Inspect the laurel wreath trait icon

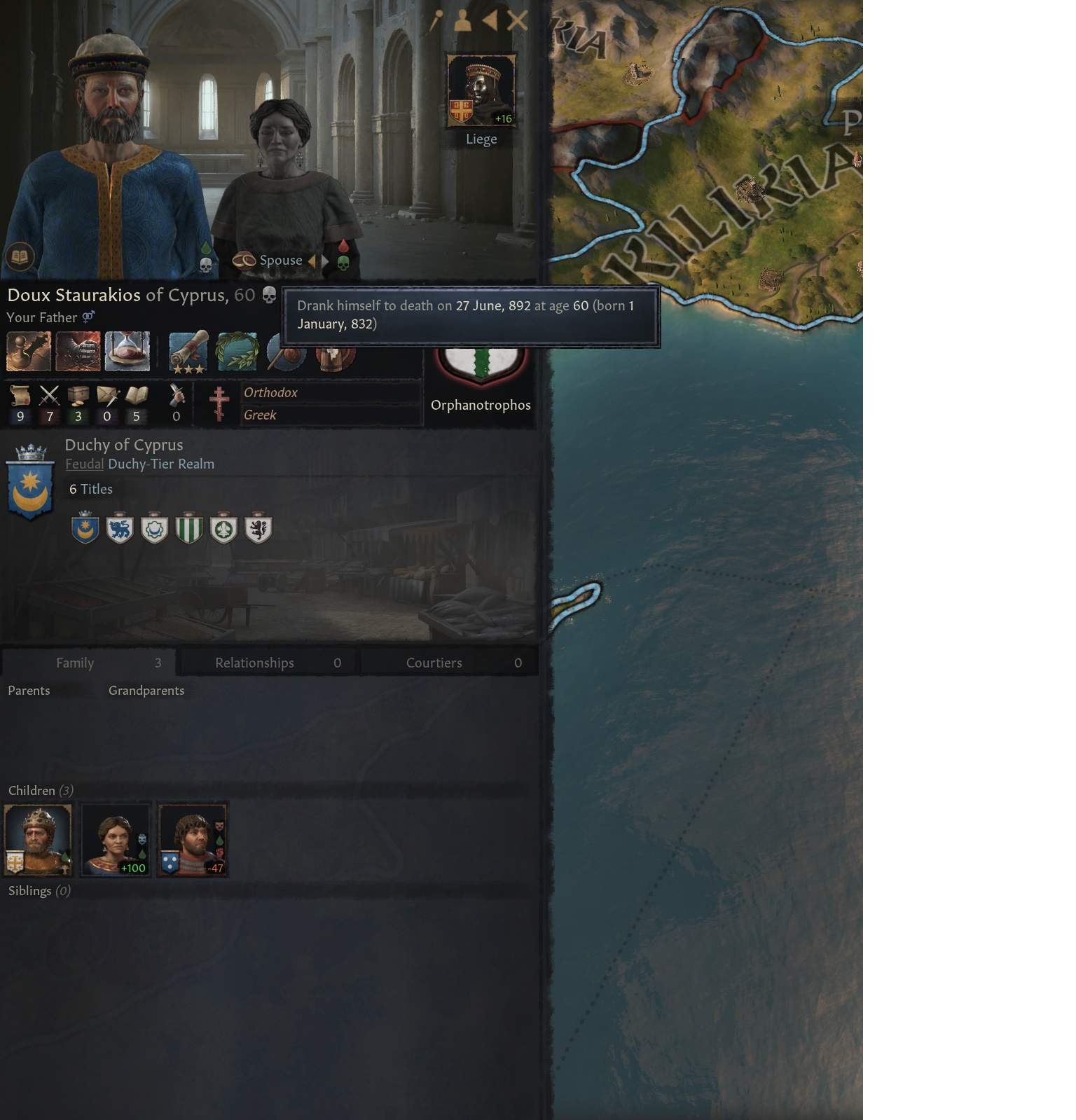coord(237,351)
